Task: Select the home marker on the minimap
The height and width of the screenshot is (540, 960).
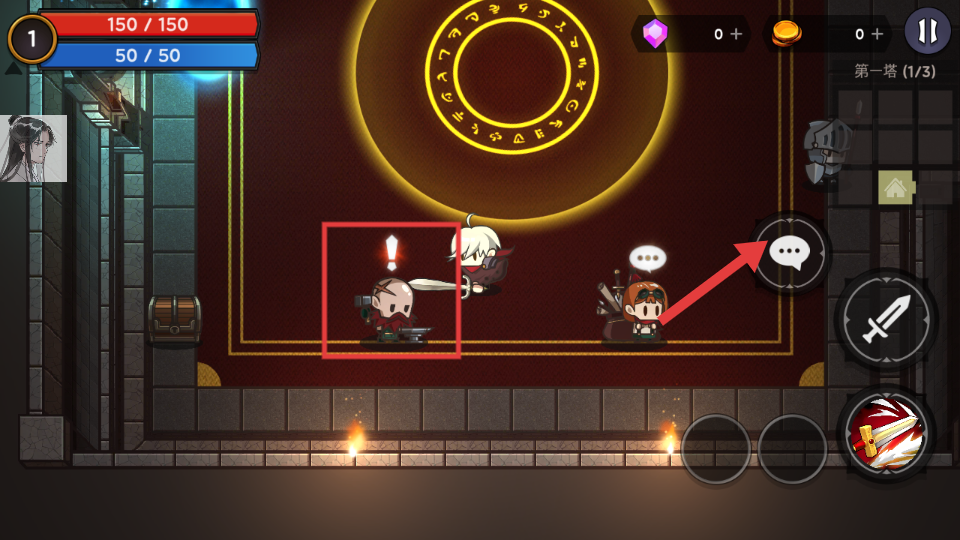Action: 894,187
